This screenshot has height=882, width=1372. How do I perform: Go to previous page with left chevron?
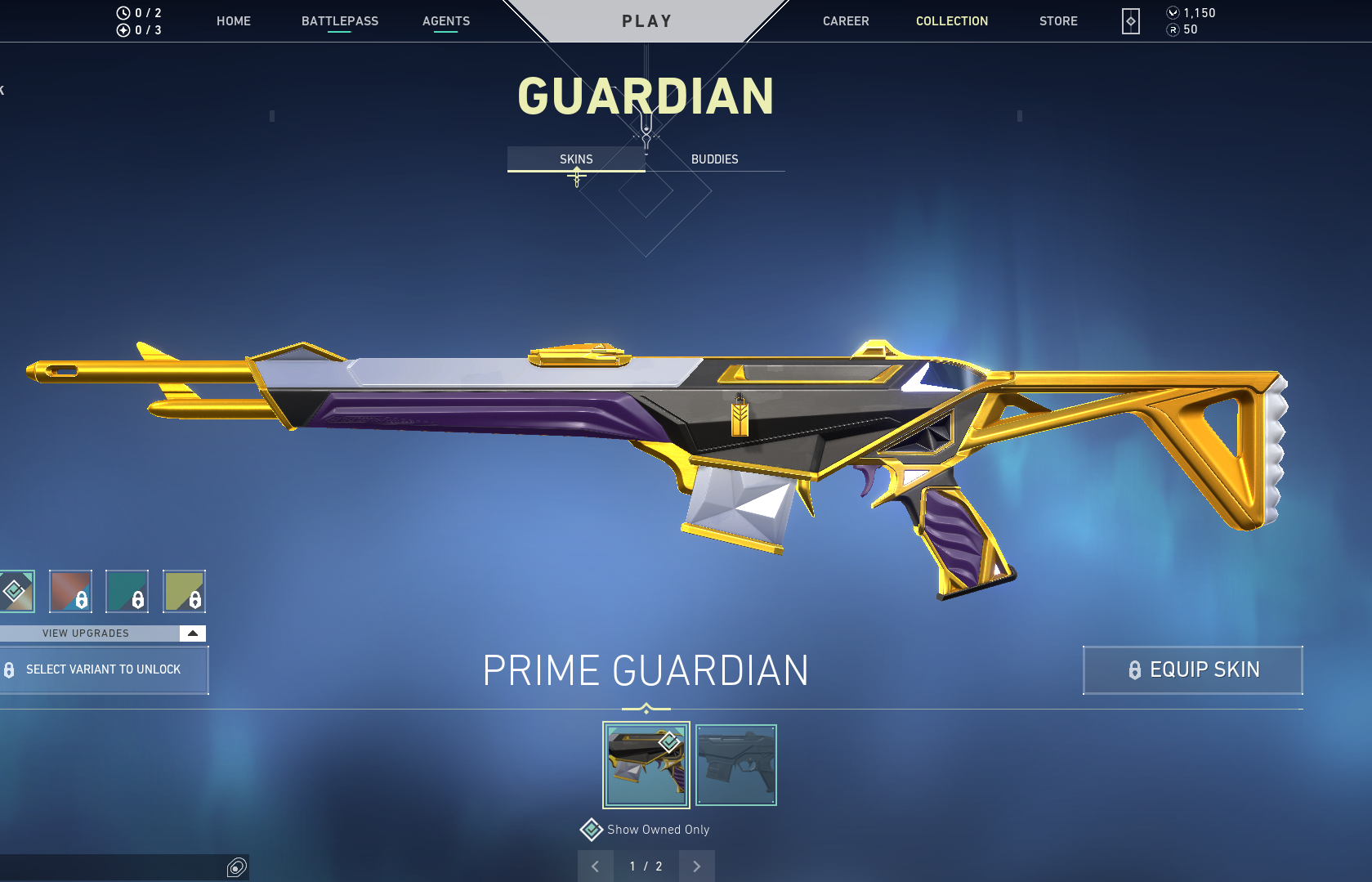click(596, 866)
